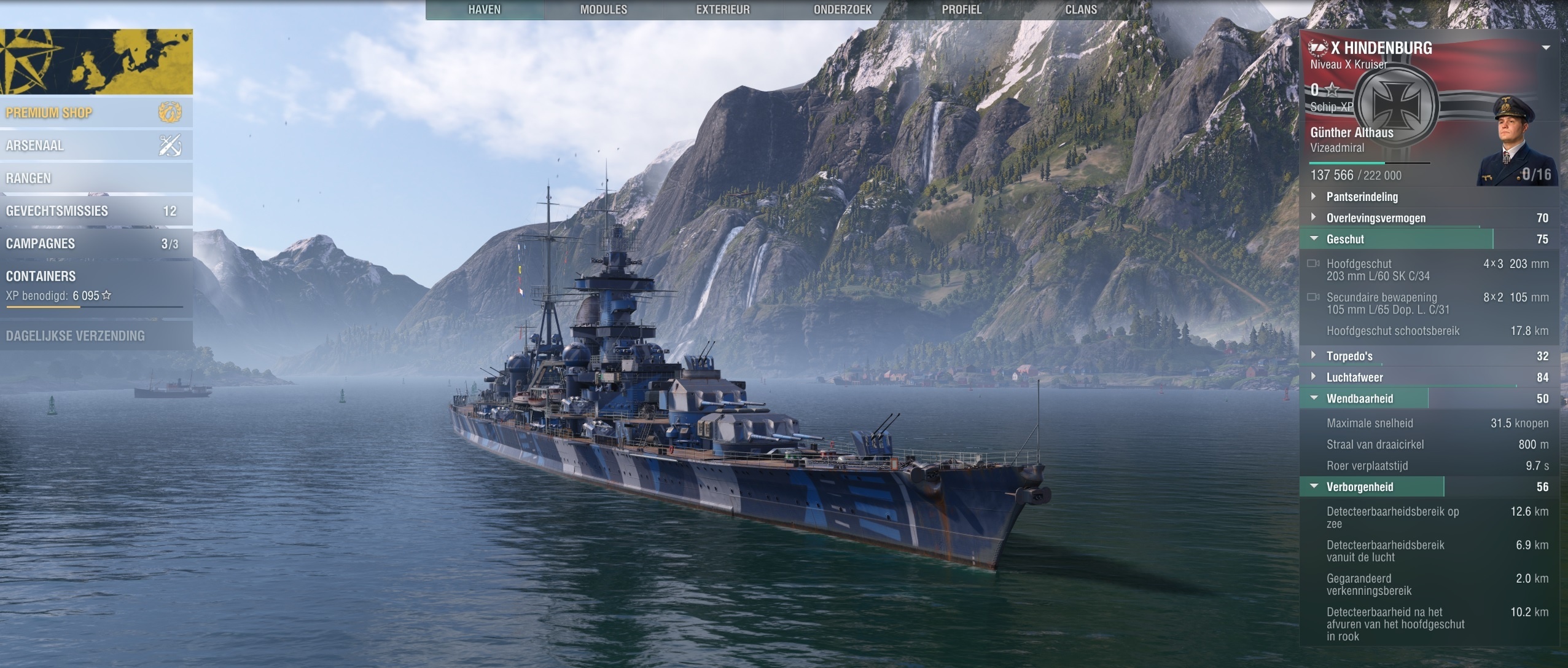Viewport: 1568px width, 668px height.
Task: Expand the Pantserindeling section
Action: coord(1362,197)
